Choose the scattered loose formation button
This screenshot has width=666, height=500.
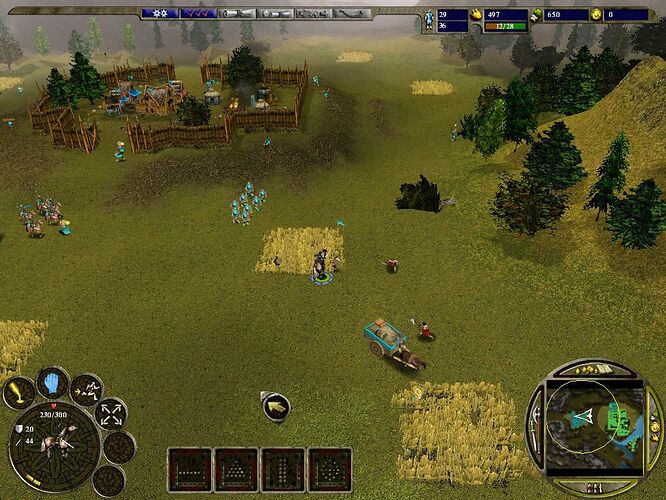click(x=331, y=469)
